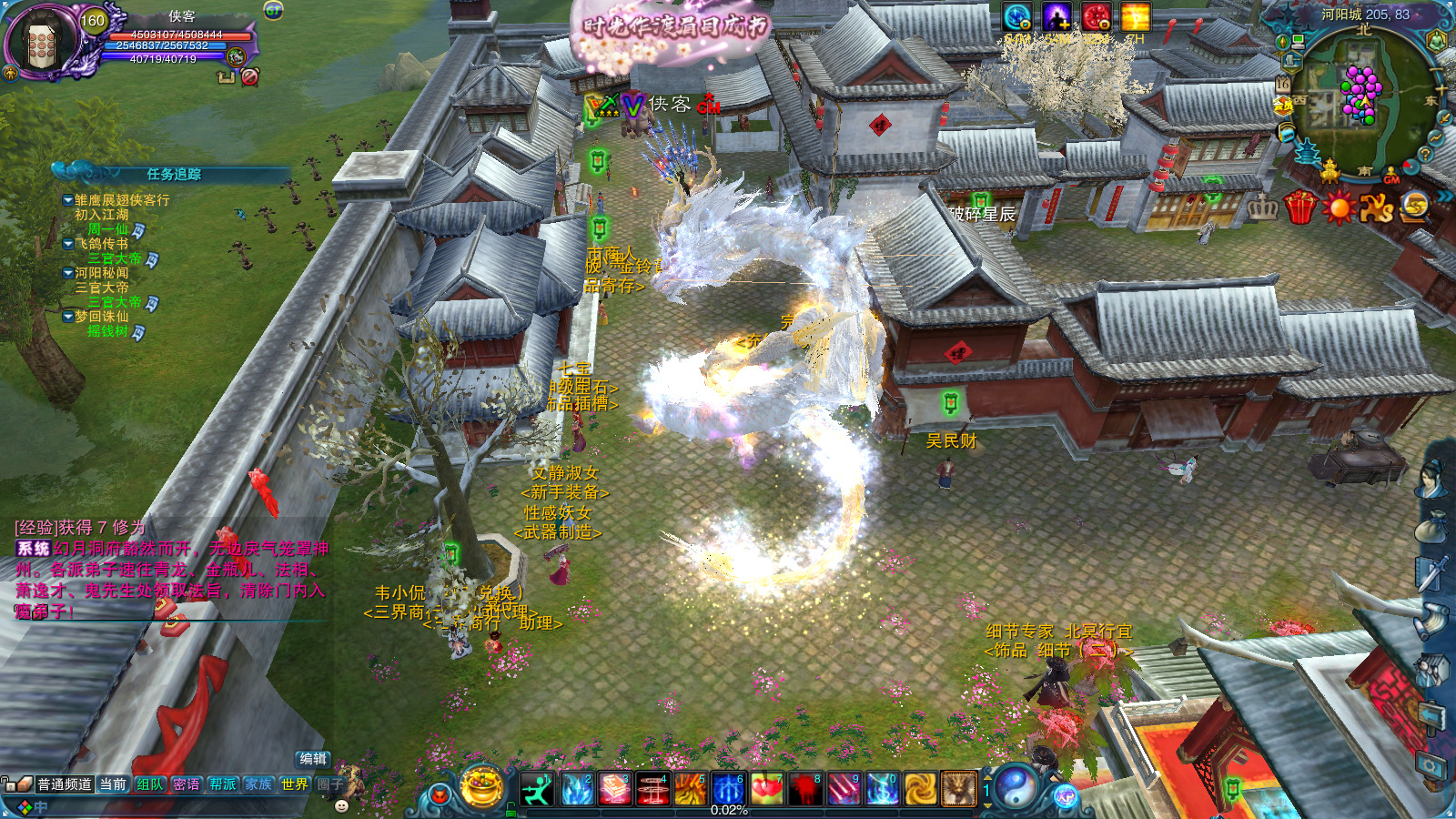Open the golden treasure pot icon
The image size is (1456, 819).
click(482, 786)
